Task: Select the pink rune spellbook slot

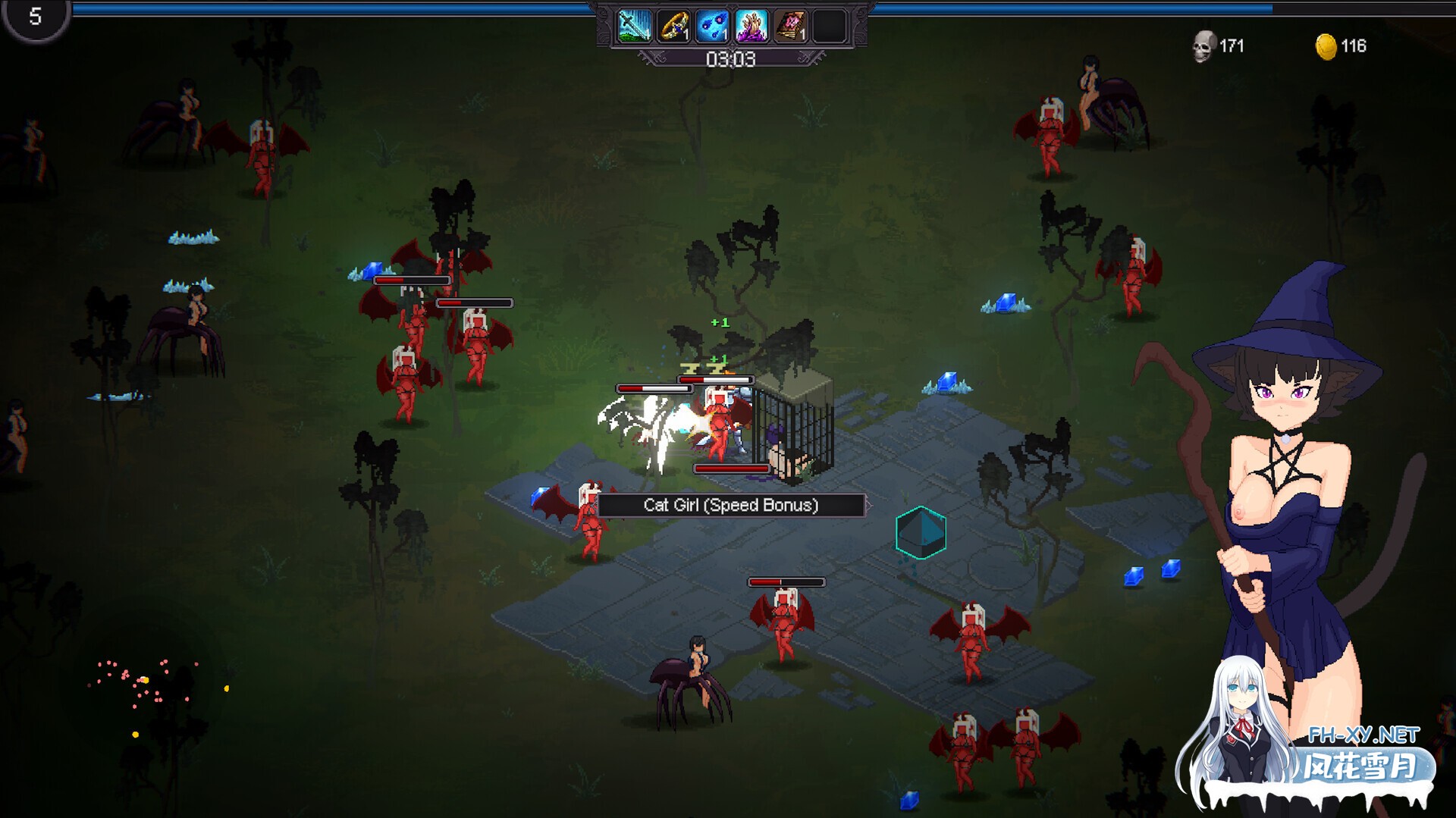Action: [x=791, y=26]
